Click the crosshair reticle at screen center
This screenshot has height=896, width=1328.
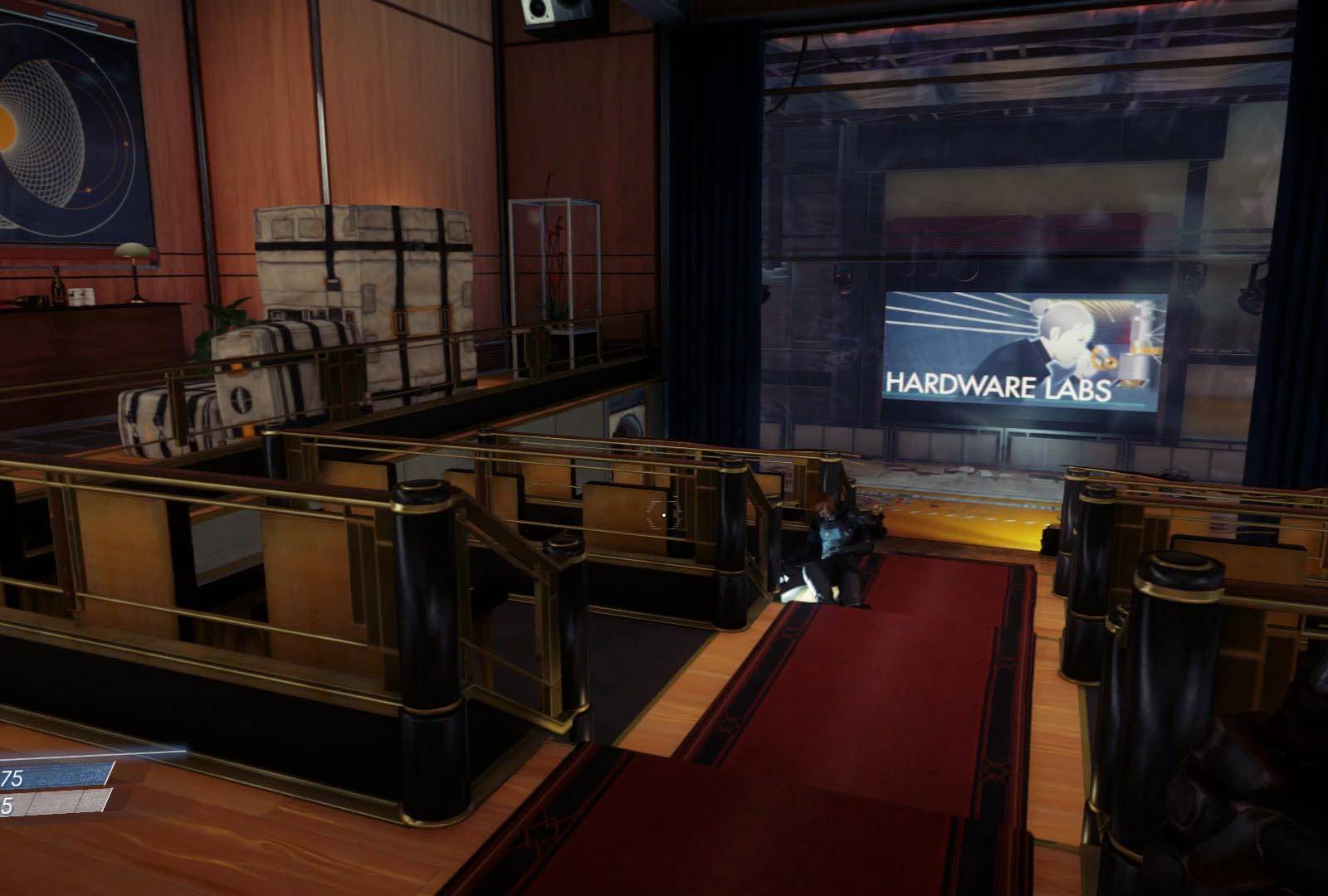[664, 514]
